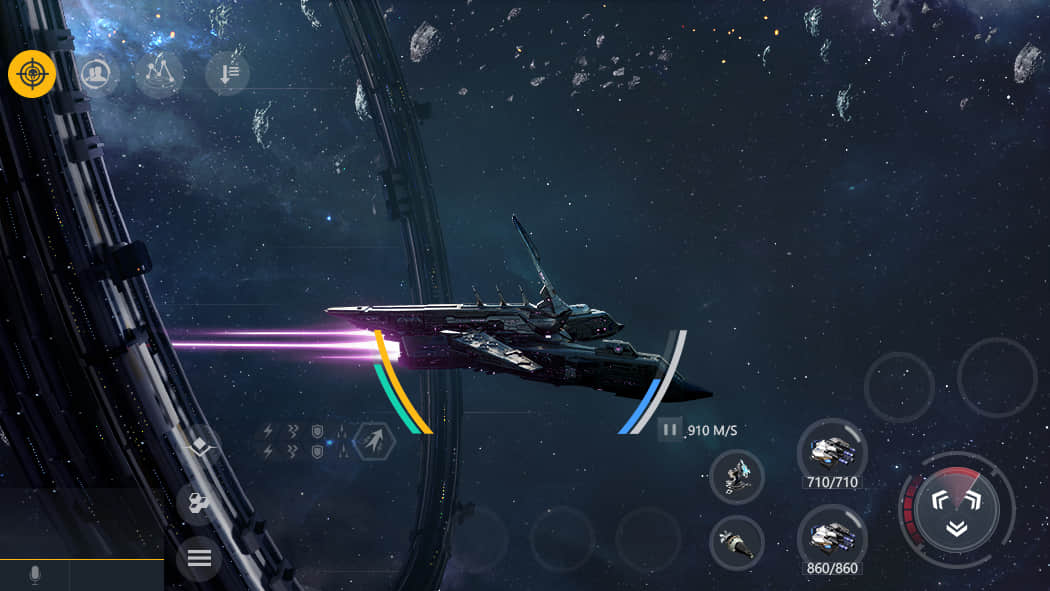The width and height of the screenshot is (1050, 591).
Task: Activate the hexagonal missile barrage ability
Action: [373, 441]
